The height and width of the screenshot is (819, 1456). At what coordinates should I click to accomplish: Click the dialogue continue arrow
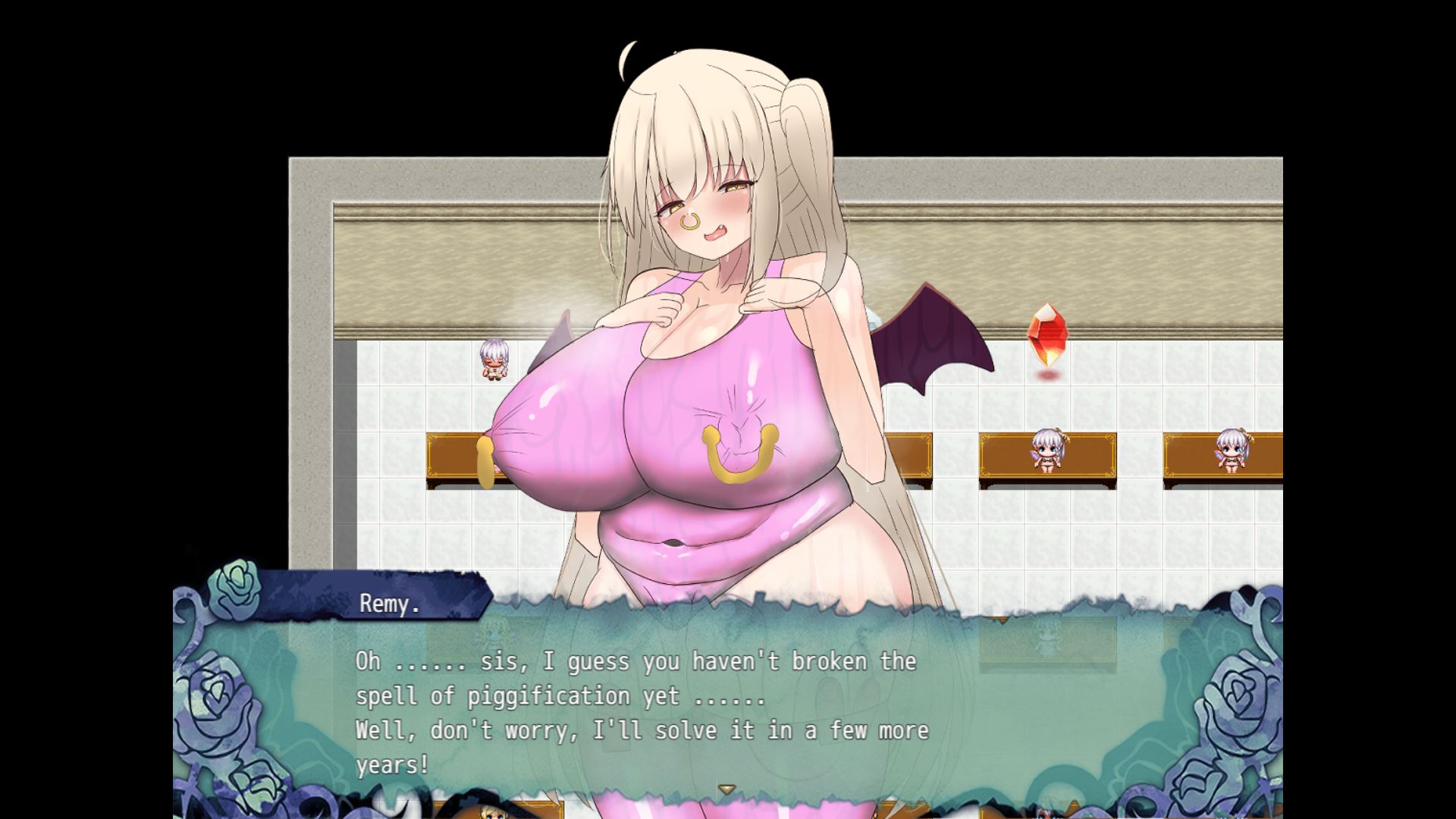pos(727,789)
